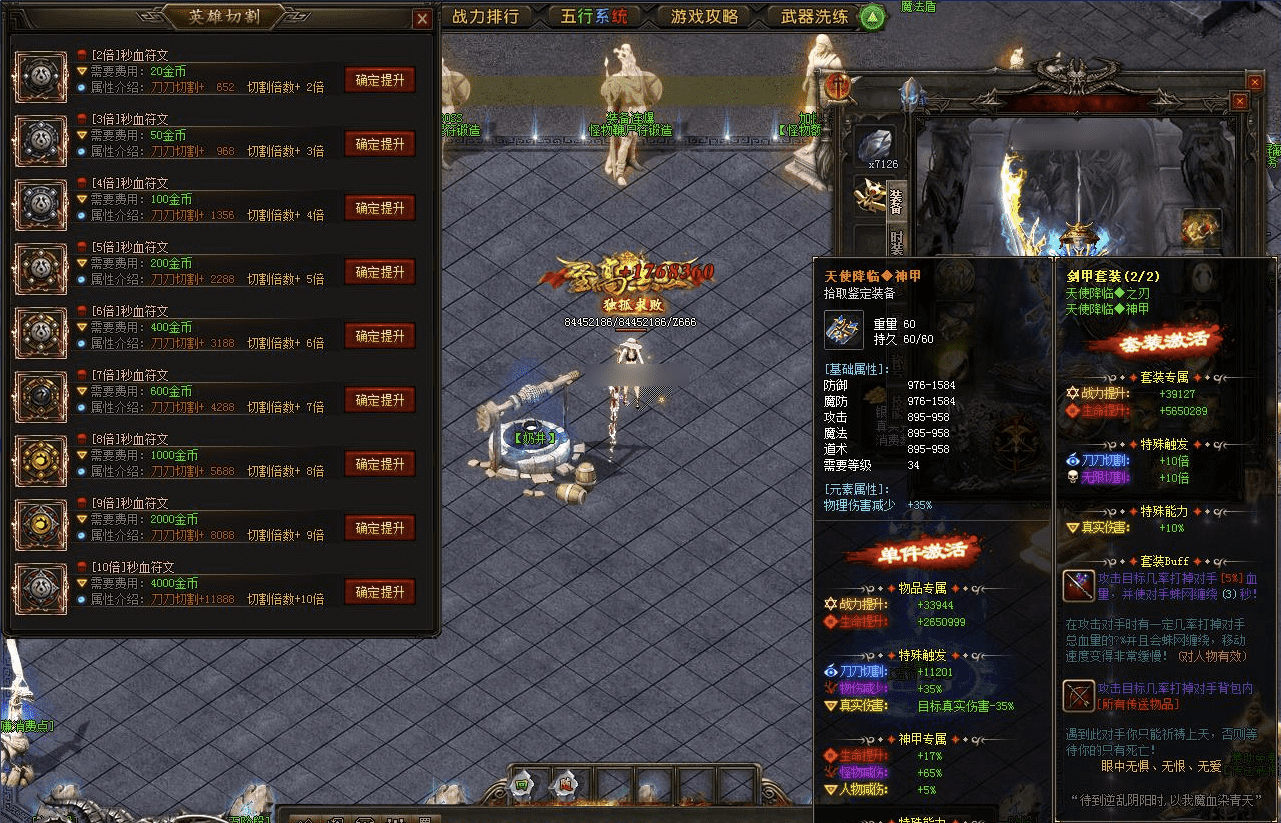This screenshot has height=823, width=1281.
Task: Upgrade the [4倍]秒血符文 rune
Action: (x=380, y=209)
